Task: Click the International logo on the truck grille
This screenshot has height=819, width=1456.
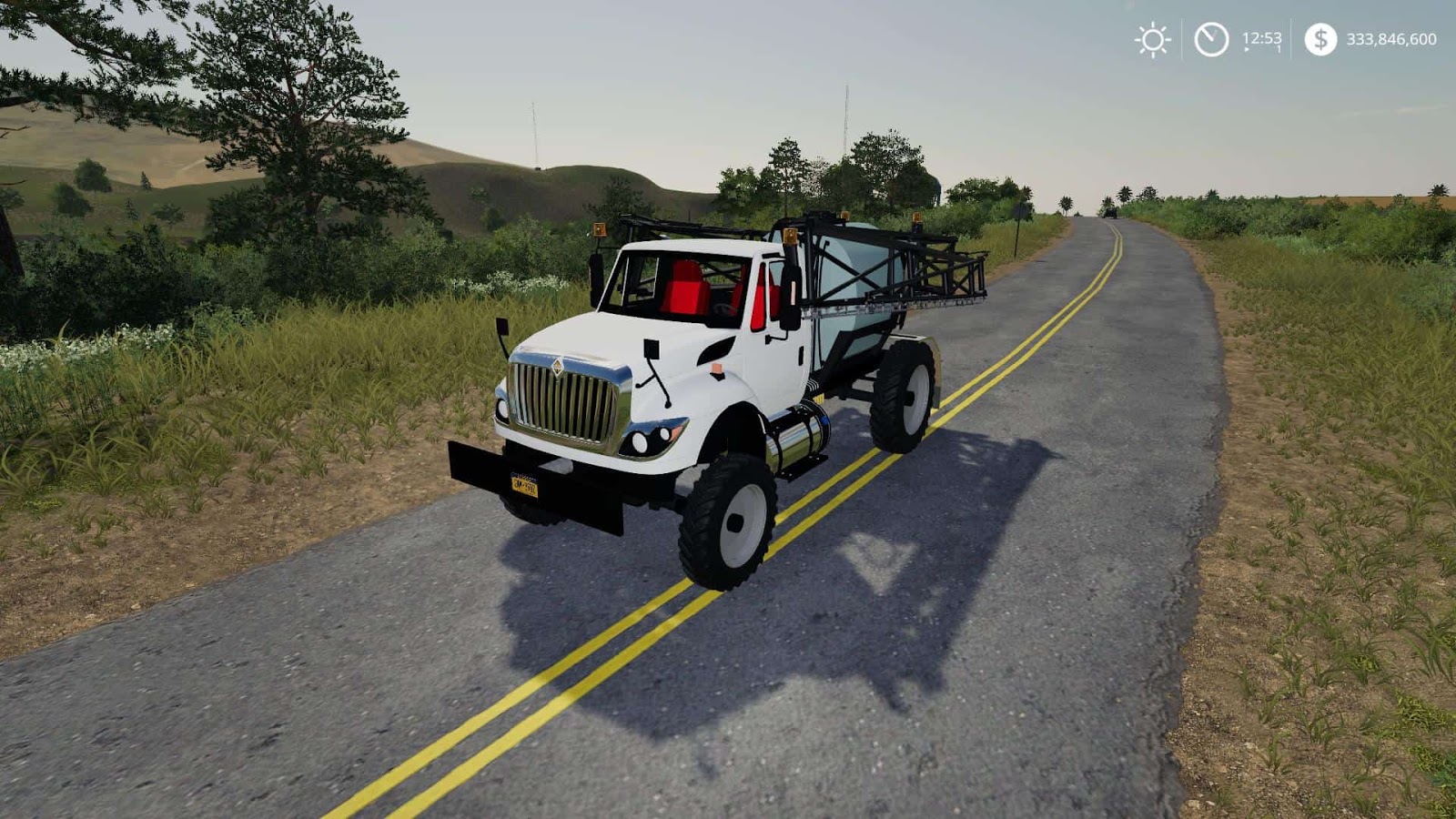Action: pyautogui.click(x=560, y=367)
